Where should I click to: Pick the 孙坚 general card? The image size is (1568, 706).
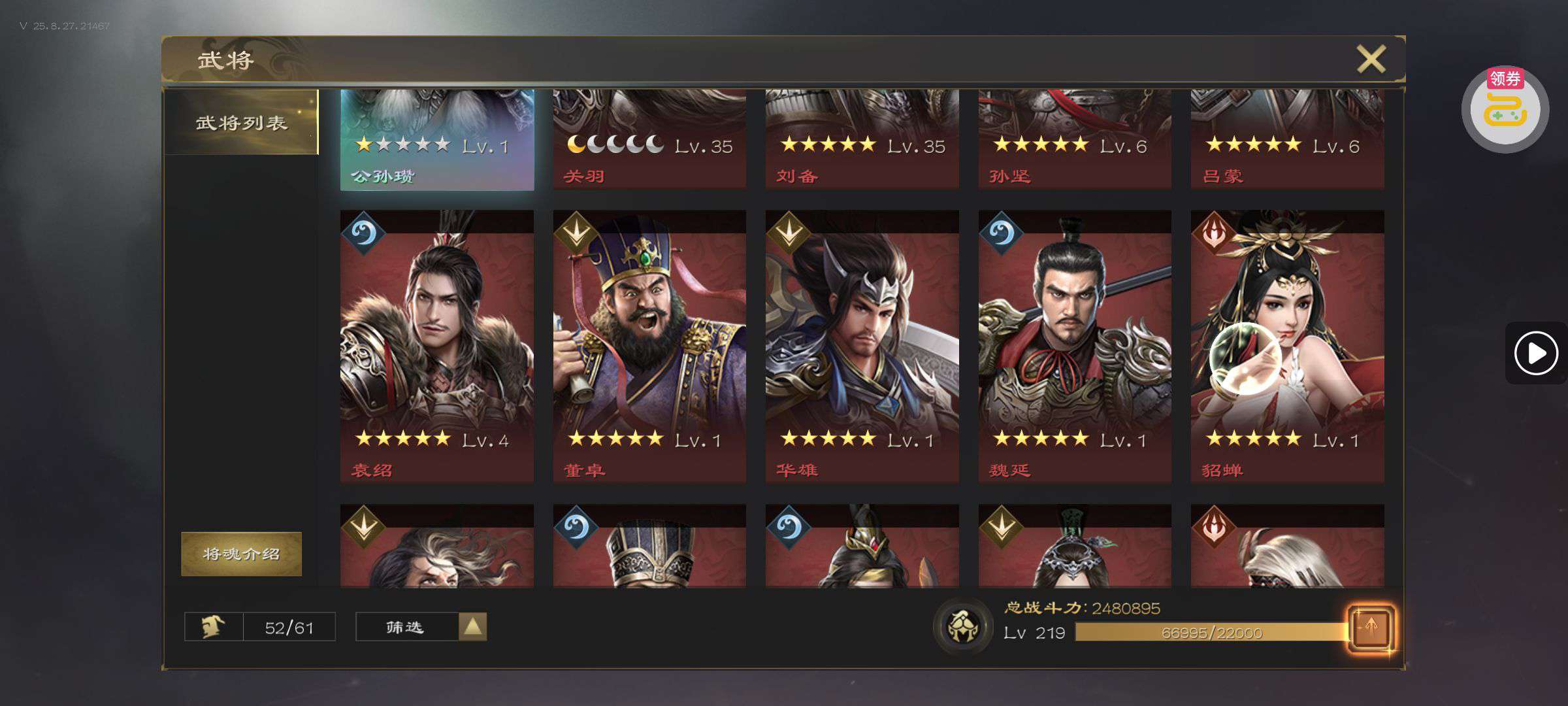1075,141
